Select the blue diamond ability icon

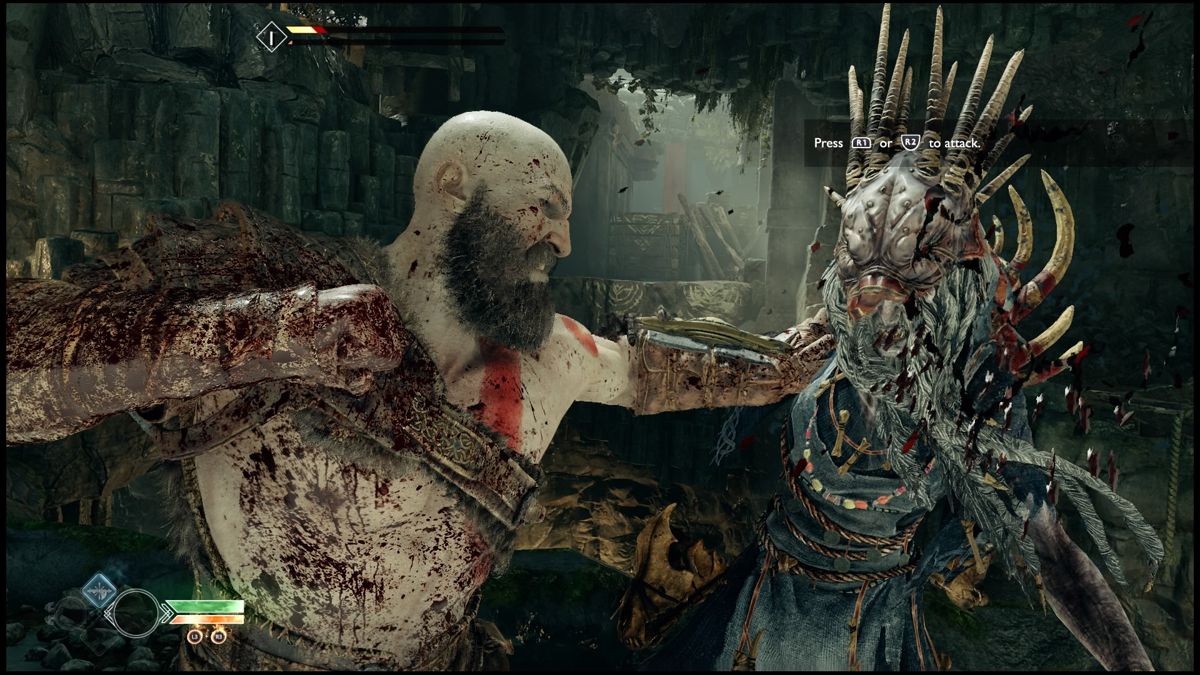click(99, 590)
